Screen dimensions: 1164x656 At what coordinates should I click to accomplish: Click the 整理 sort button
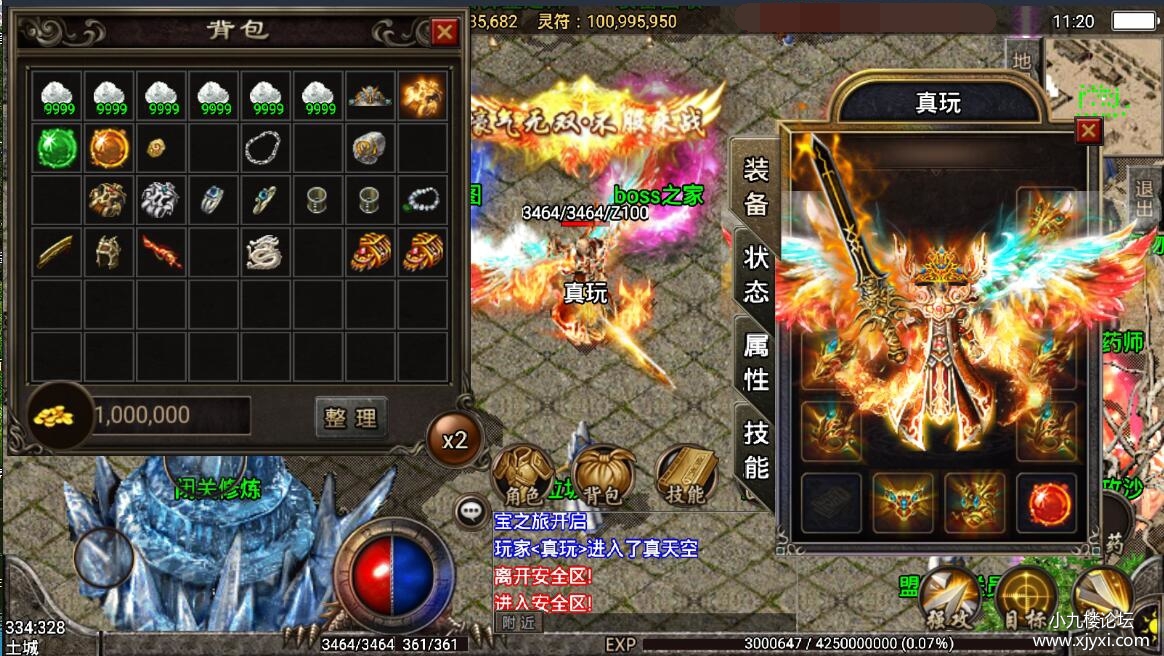[x=351, y=417]
